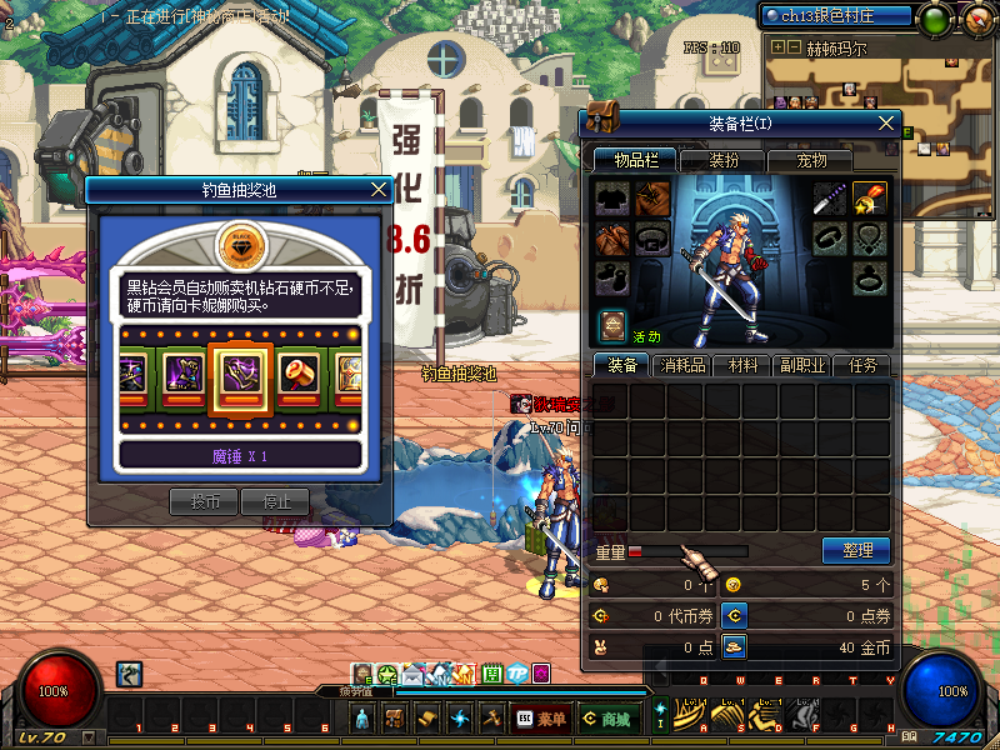The height and width of the screenshot is (750, 1000).
Task: Open the 副职业 sub-profession tab
Action: click(x=803, y=366)
